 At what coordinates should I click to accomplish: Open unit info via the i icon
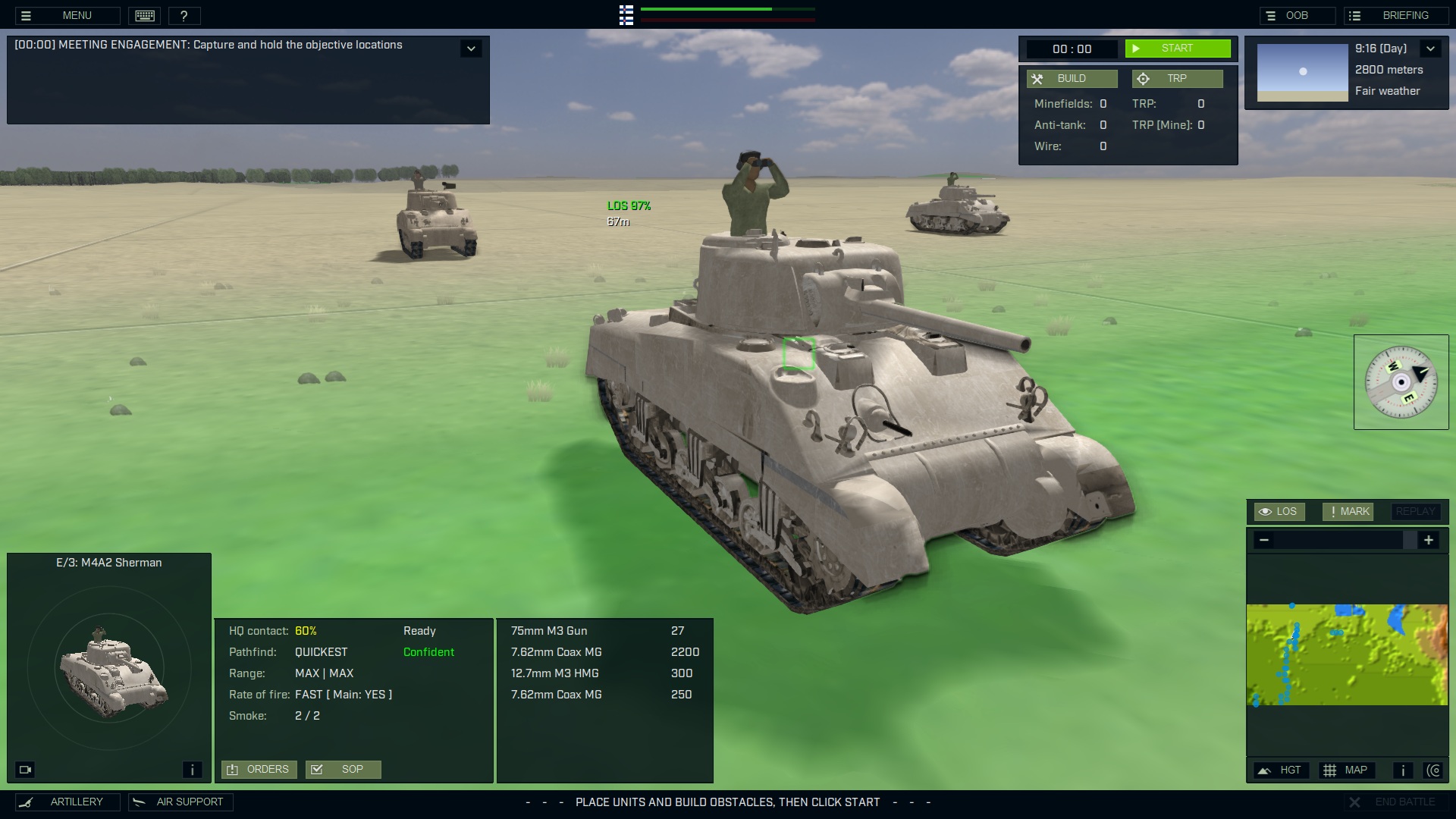click(x=192, y=769)
